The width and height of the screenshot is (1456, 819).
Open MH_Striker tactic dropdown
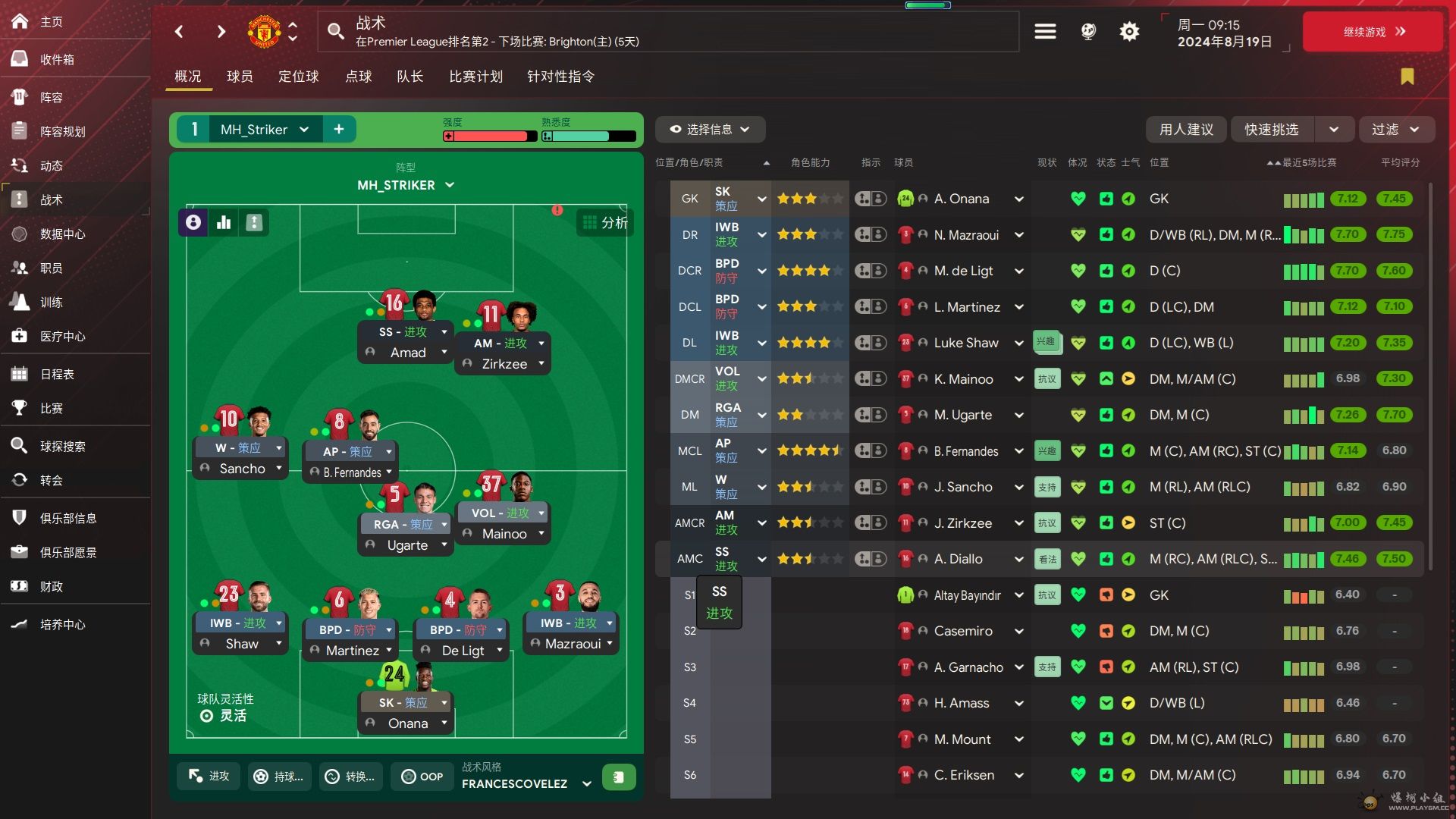coord(263,130)
